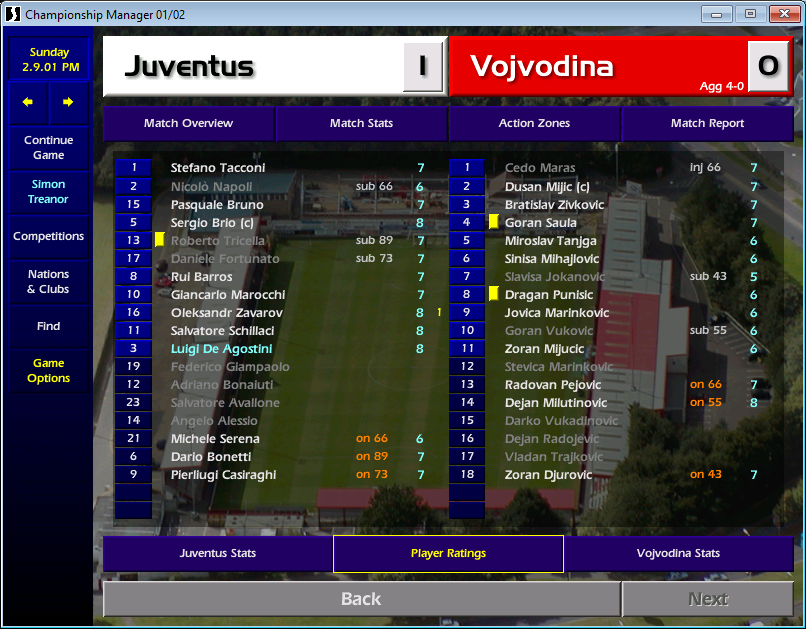Select the Player Ratings tab
Viewport: 806px width, 629px height.
(x=448, y=553)
